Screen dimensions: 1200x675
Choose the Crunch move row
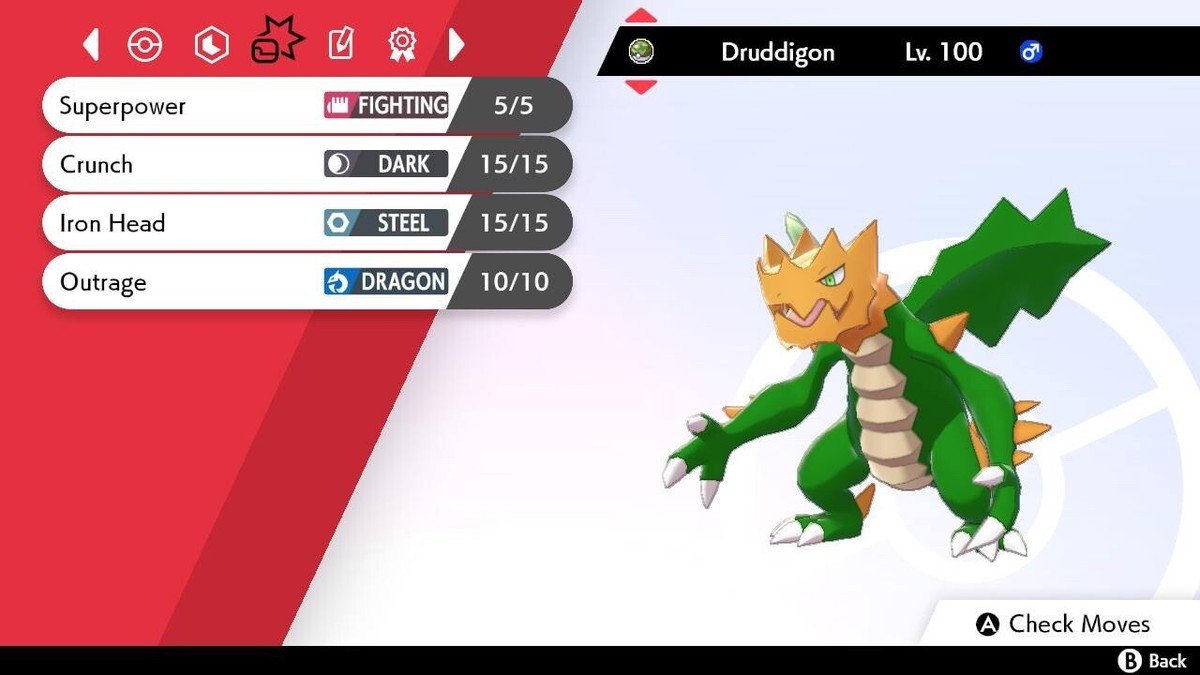click(x=300, y=164)
